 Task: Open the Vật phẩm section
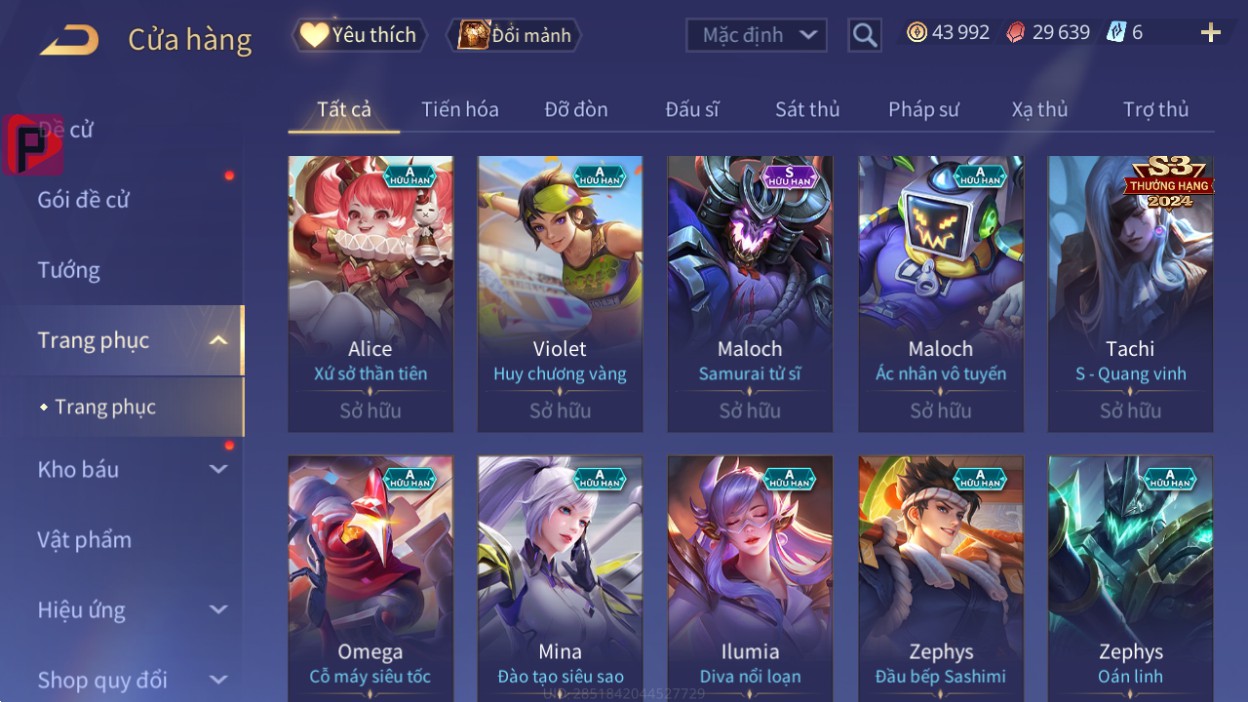[x=85, y=540]
